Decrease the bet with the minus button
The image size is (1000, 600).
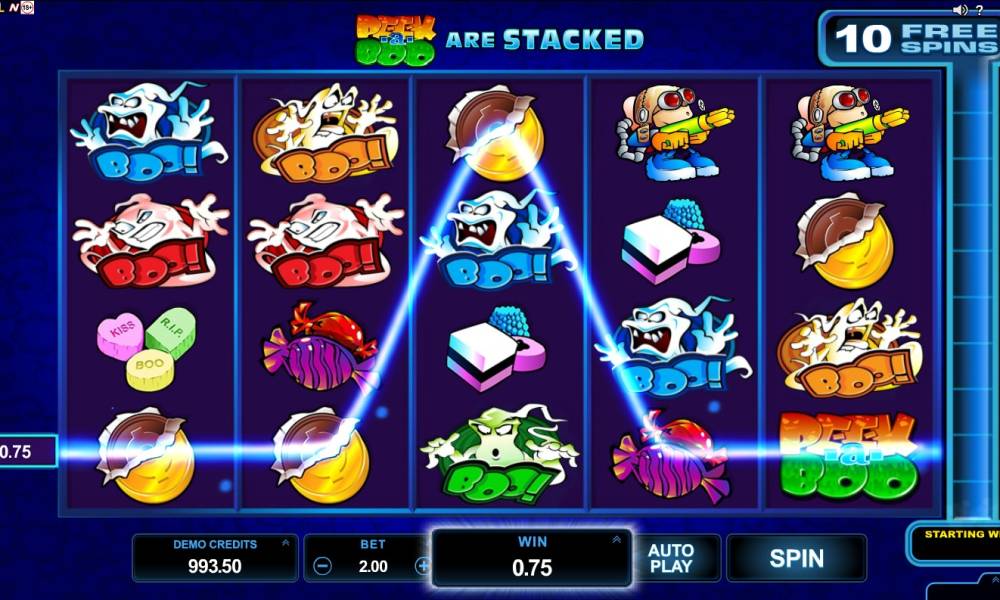[x=322, y=566]
